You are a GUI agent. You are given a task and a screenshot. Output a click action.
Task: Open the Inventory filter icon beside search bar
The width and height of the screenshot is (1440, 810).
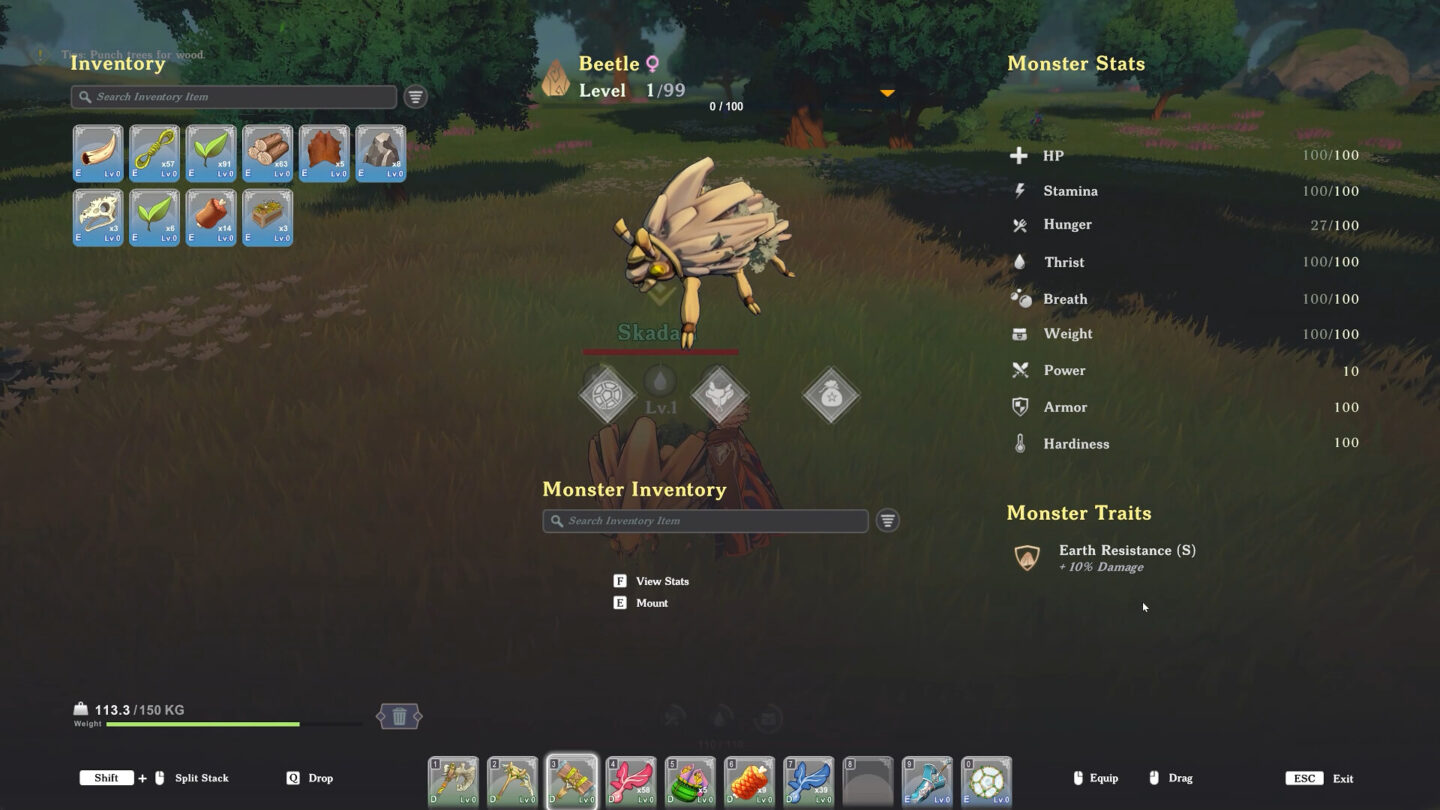click(x=414, y=97)
